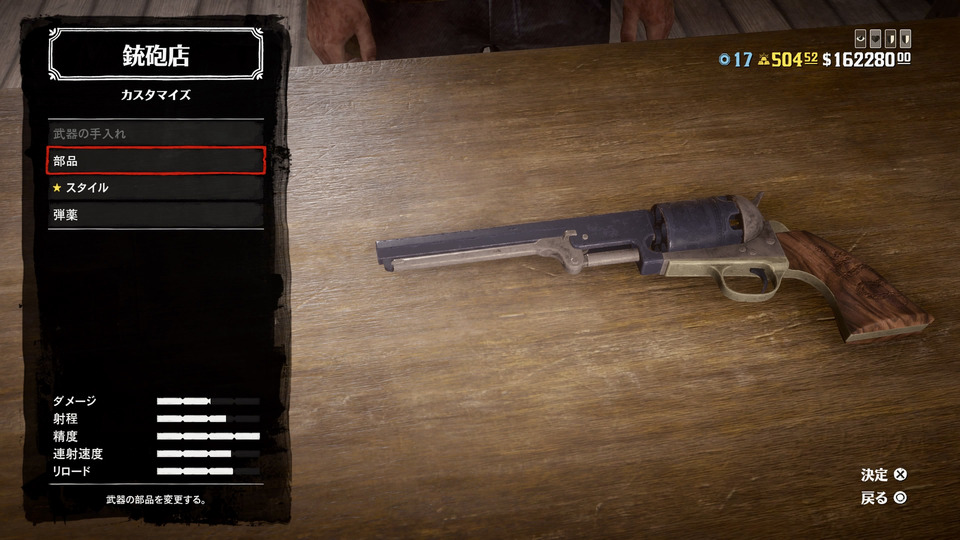Open the 部品 customization option

tap(156, 160)
